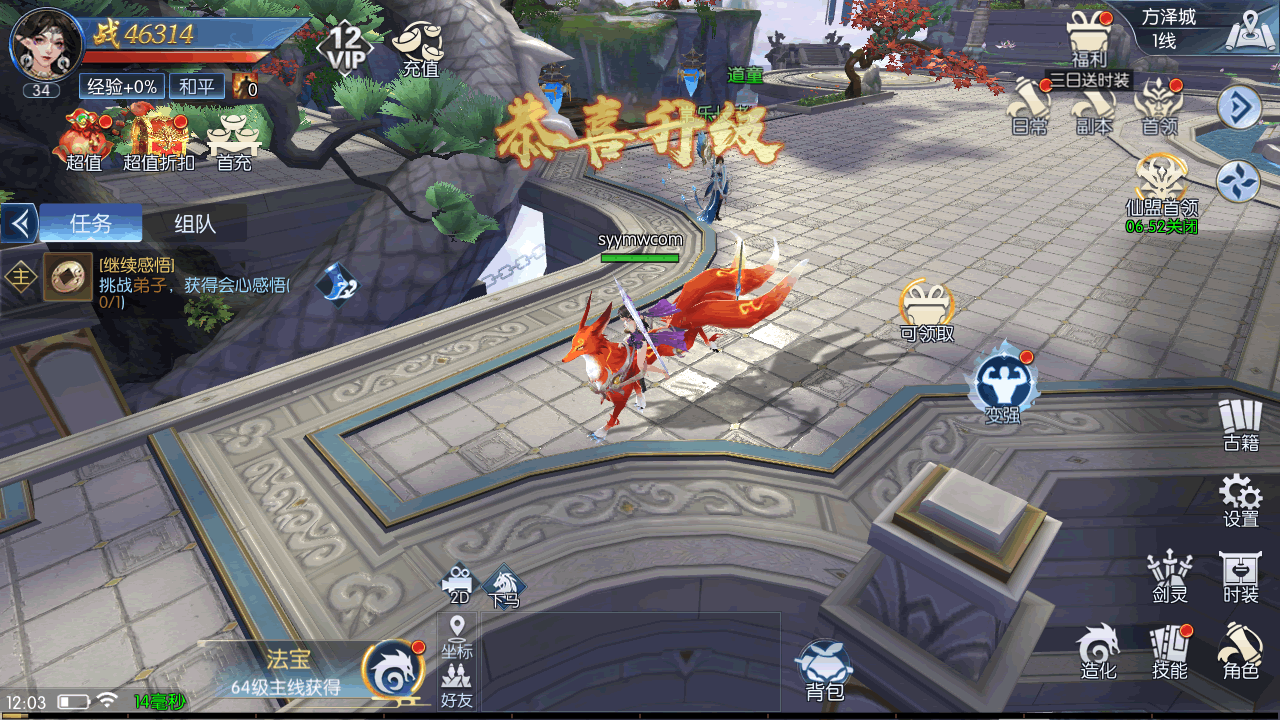Open the 剑灵 sword spirit menu
Screen dimensions: 1280x720
pos(1169,577)
